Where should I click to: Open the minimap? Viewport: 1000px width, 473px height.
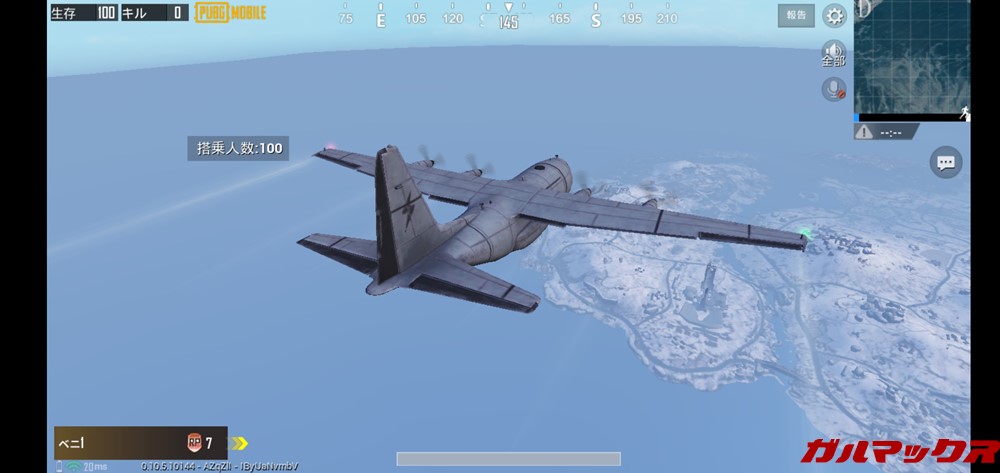[x=912, y=60]
